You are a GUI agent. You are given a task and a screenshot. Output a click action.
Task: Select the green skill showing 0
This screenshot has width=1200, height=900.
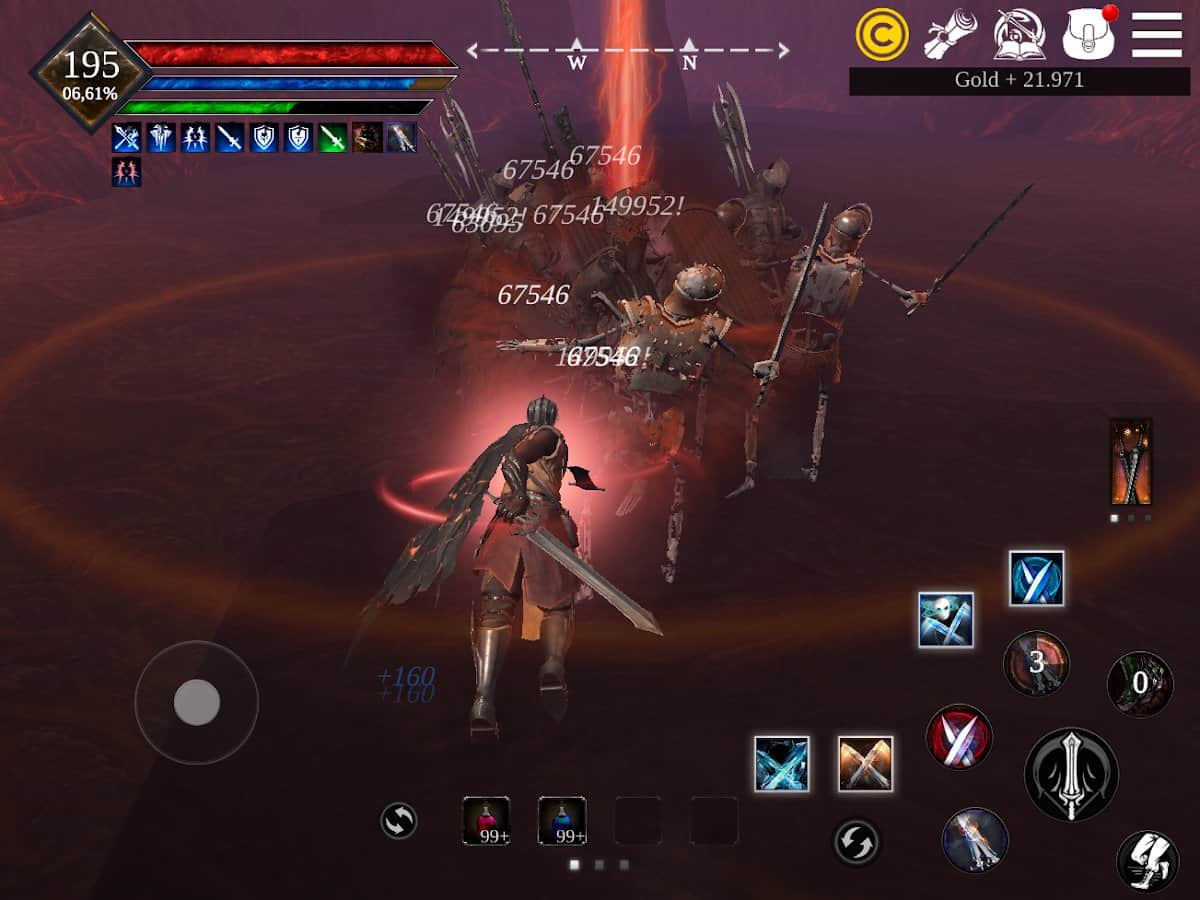point(1140,684)
